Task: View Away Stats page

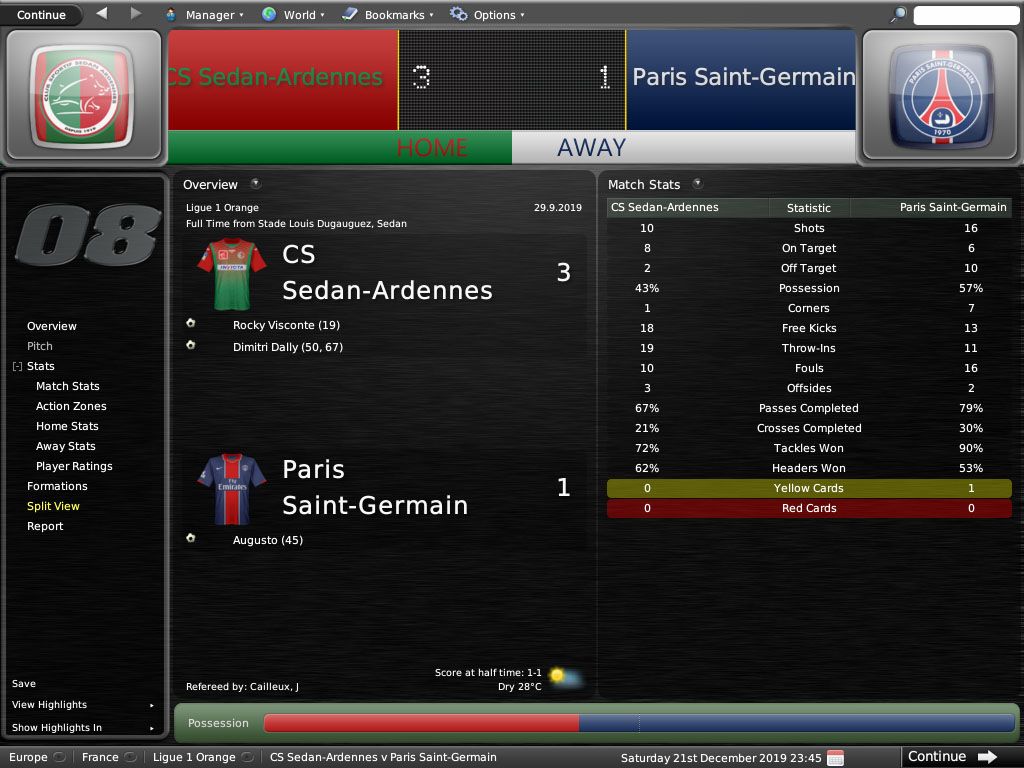Action: tap(66, 446)
